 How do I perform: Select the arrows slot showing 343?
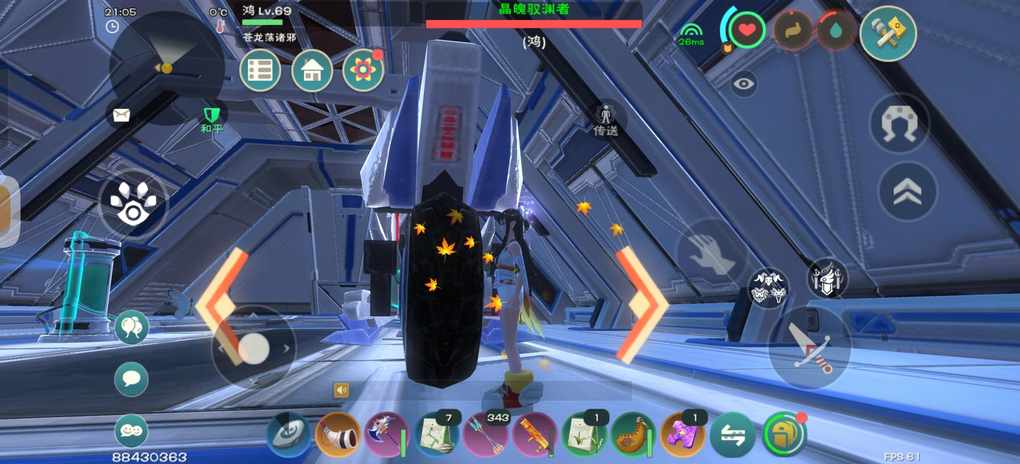(x=486, y=435)
